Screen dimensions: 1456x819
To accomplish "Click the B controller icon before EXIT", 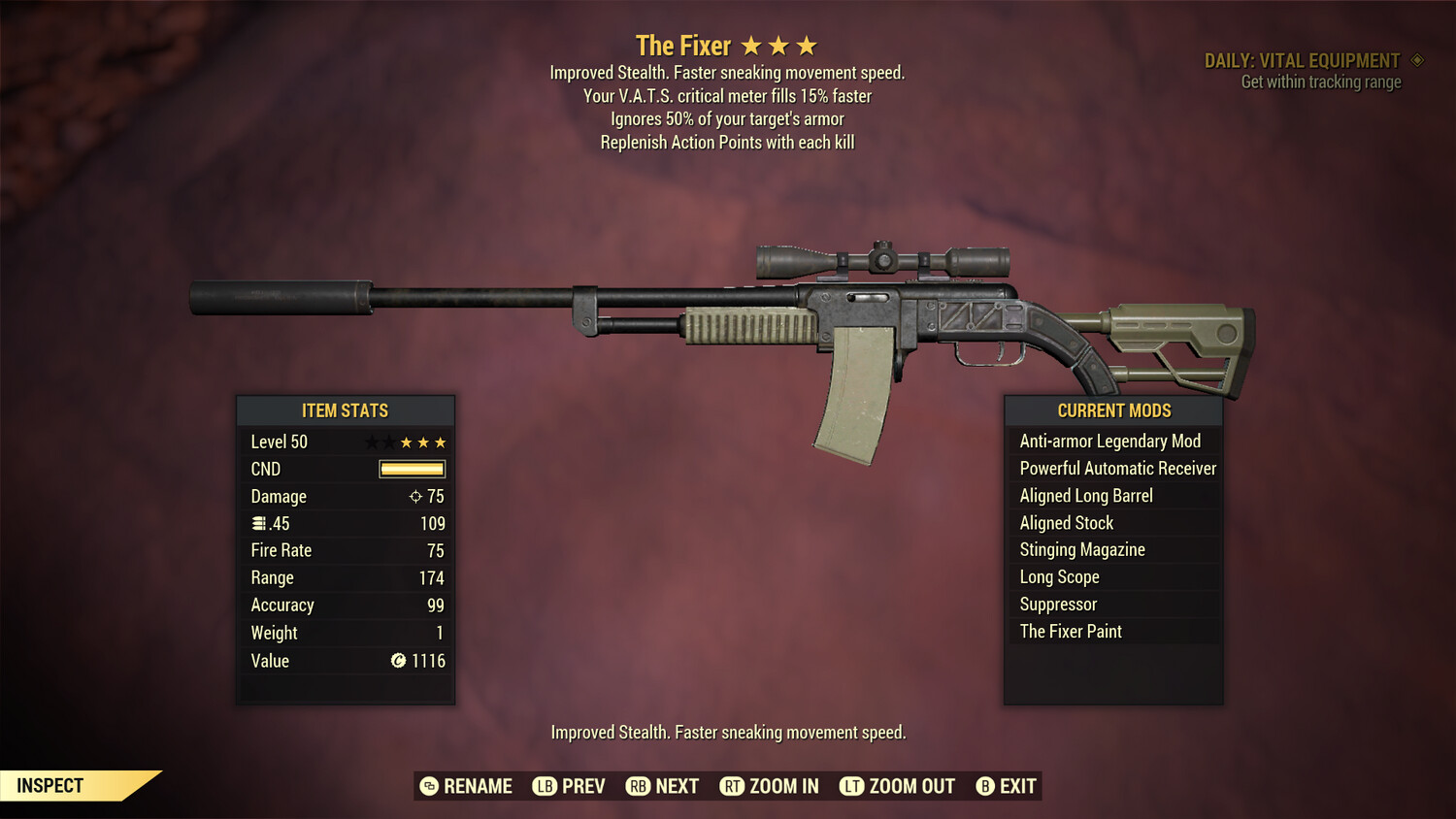I will click(x=985, y=786).
